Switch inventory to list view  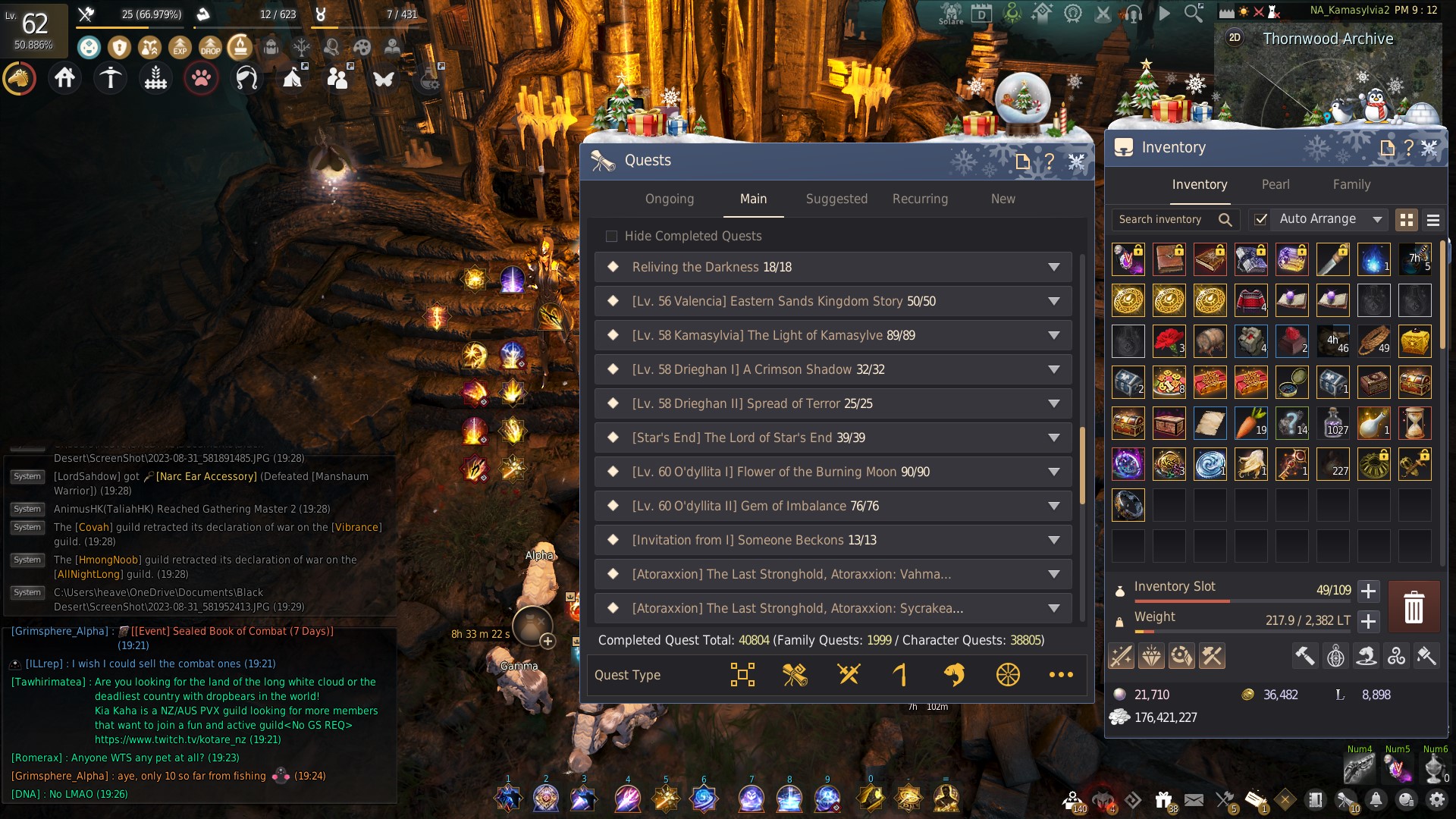[1433, 220]
